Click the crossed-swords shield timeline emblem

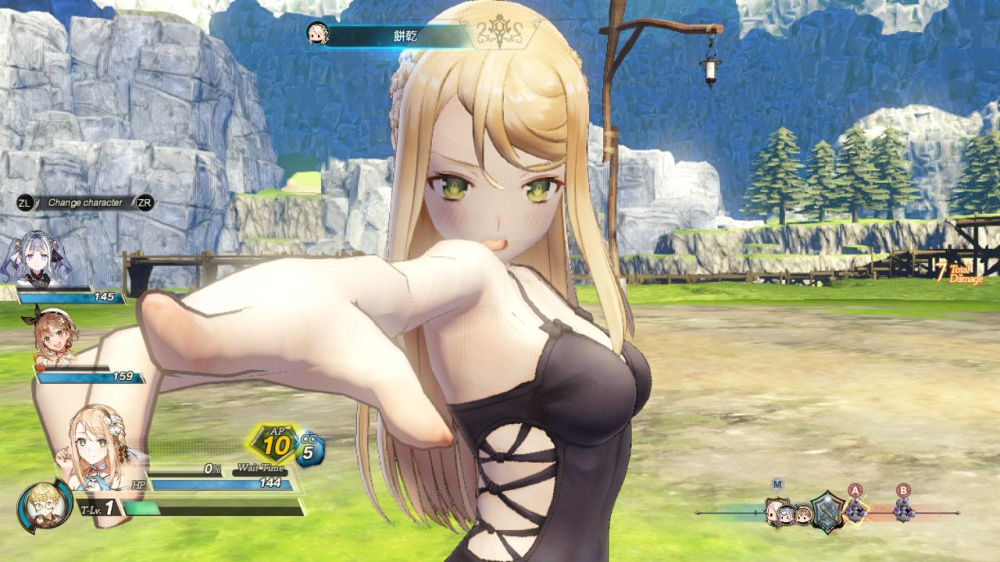coord(826,512)
